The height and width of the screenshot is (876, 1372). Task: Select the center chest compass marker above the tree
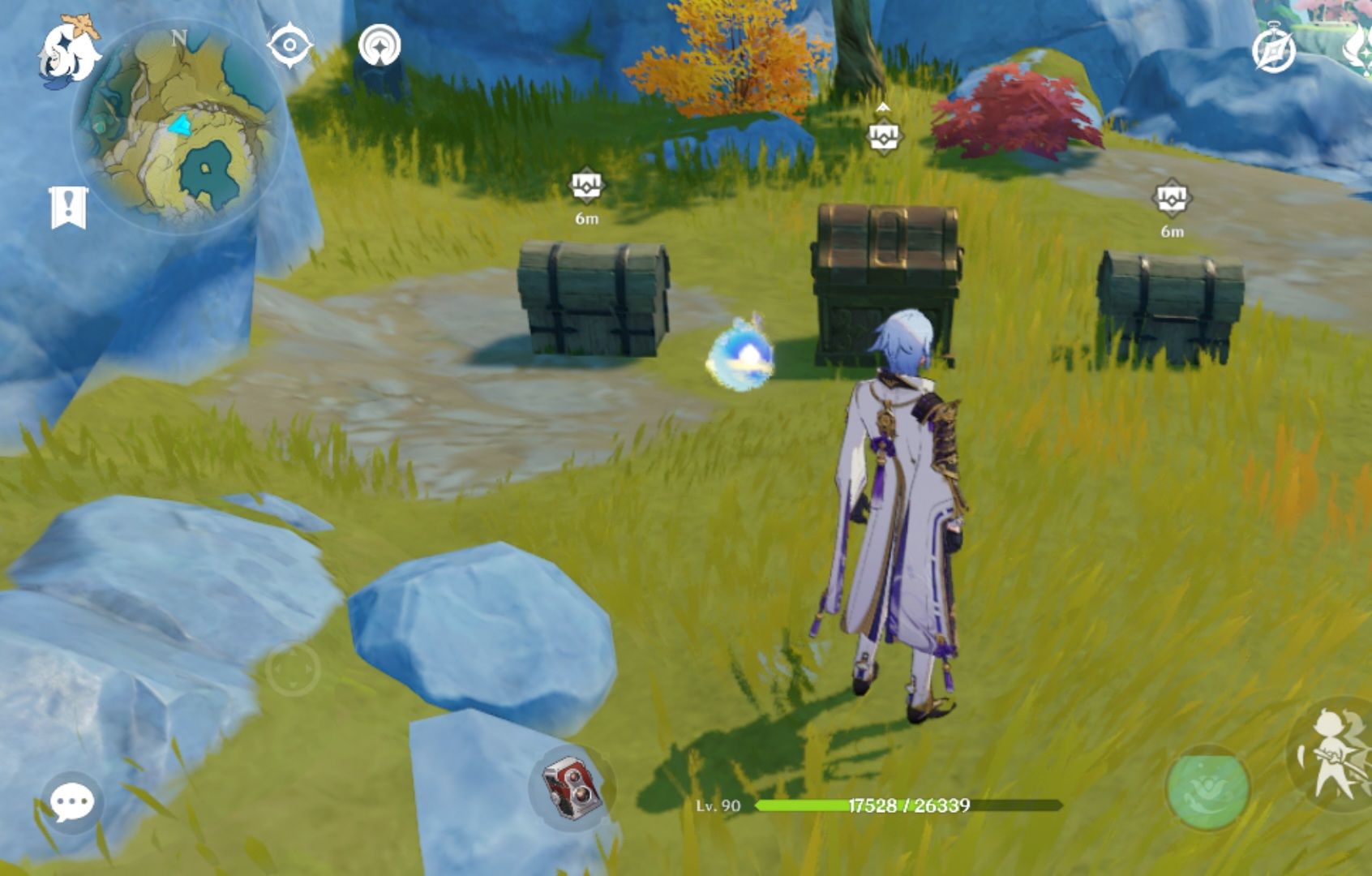click(884, 135)
